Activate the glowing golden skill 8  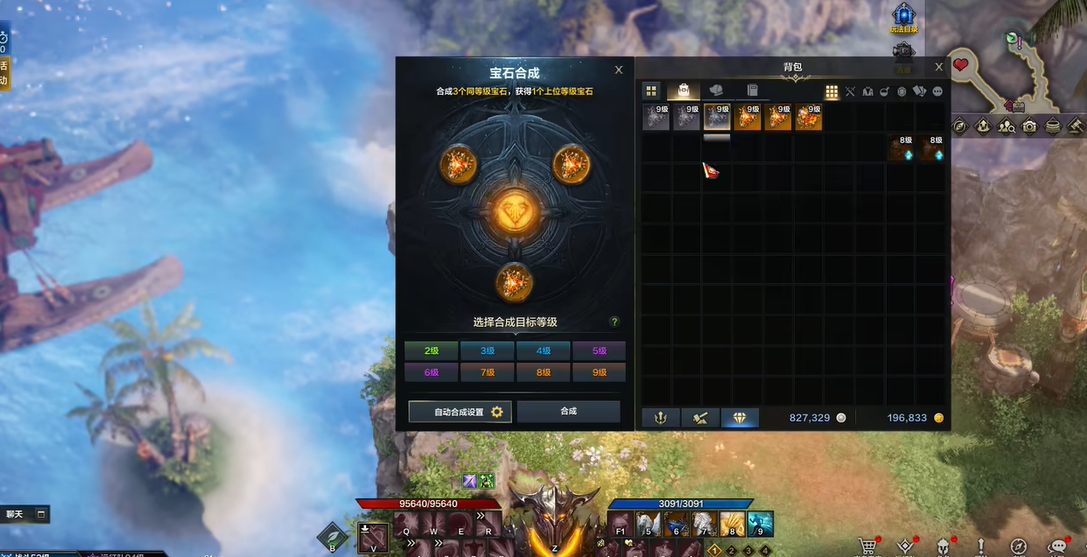(732, 524)
